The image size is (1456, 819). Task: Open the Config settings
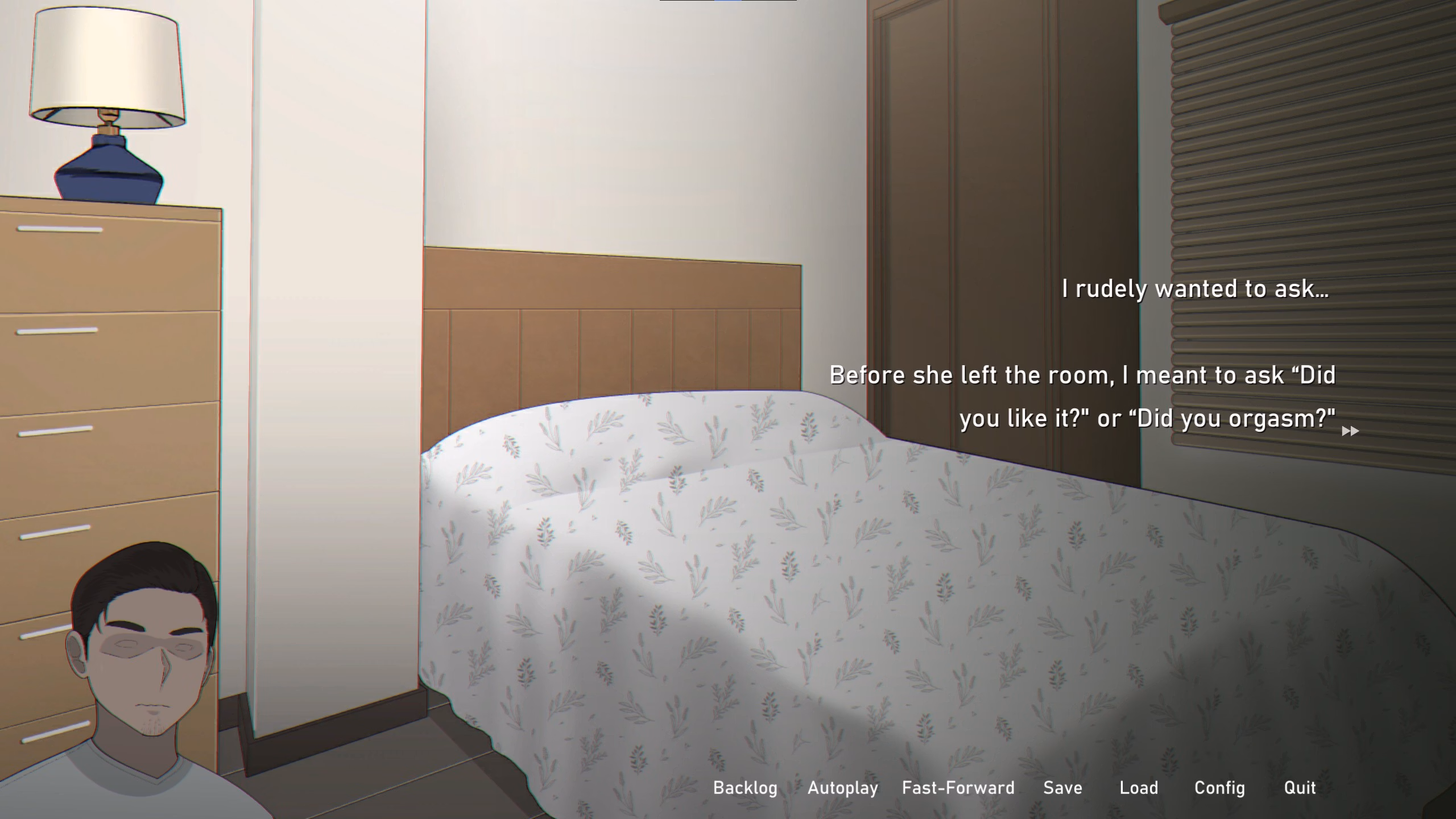click(1218, 788)
